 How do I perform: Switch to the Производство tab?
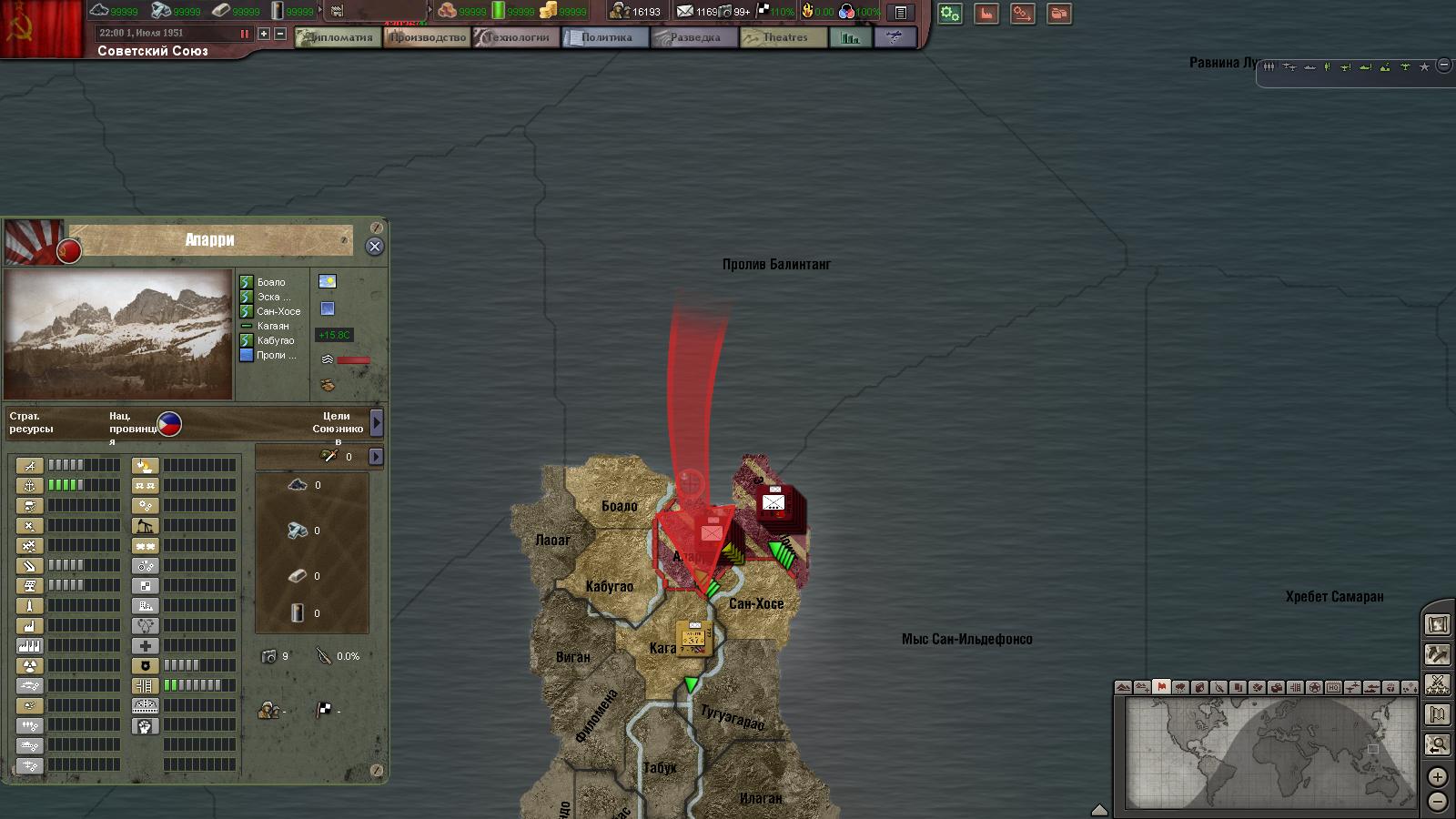pos(427,37)
